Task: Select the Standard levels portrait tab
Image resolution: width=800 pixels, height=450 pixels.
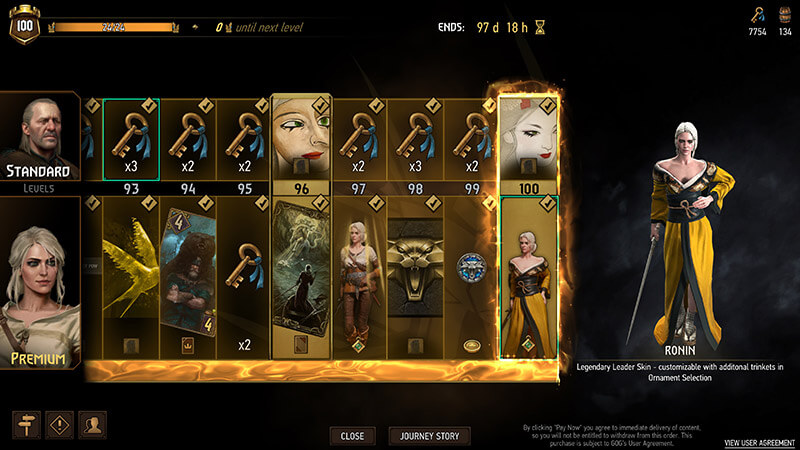Action: click(38, 142)
